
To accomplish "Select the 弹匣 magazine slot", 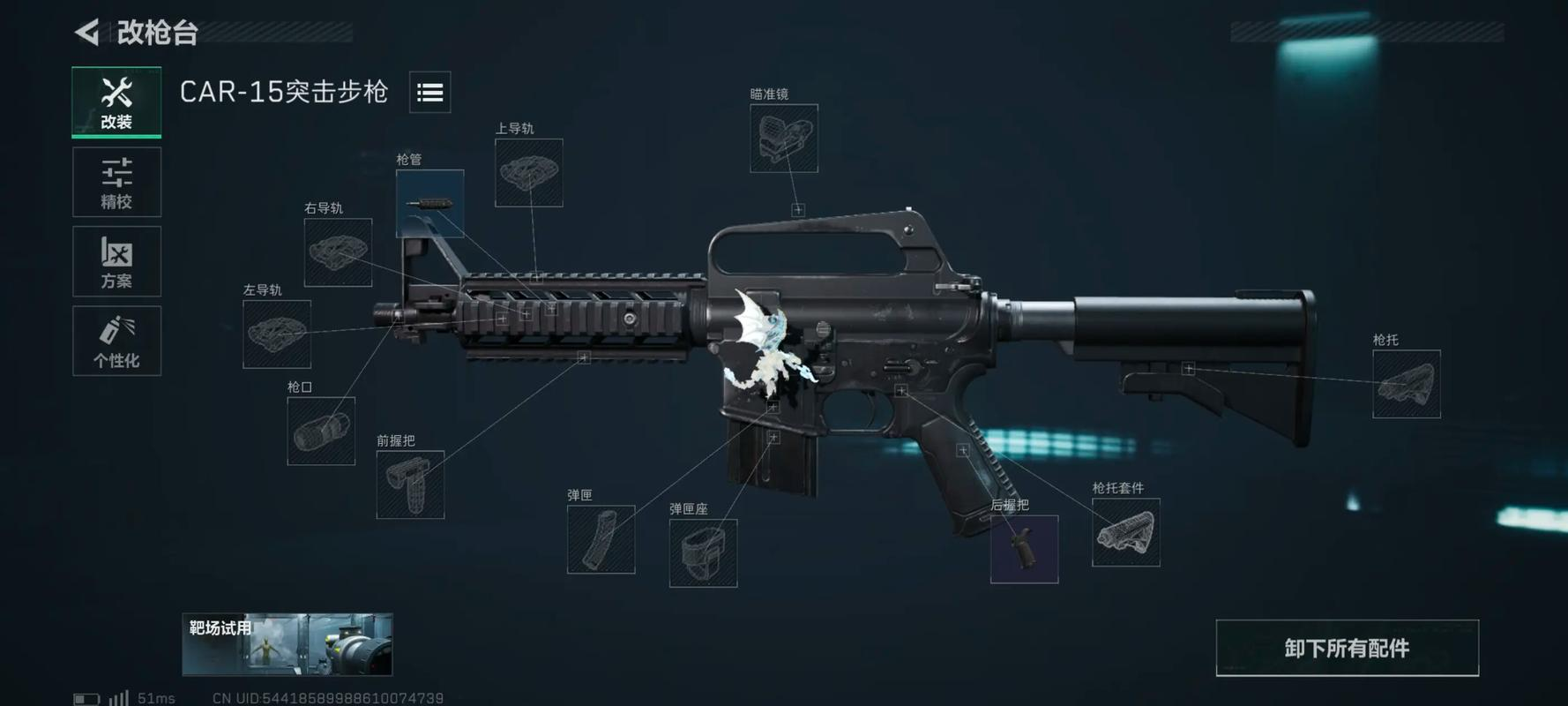I will [x=601, y=539].
